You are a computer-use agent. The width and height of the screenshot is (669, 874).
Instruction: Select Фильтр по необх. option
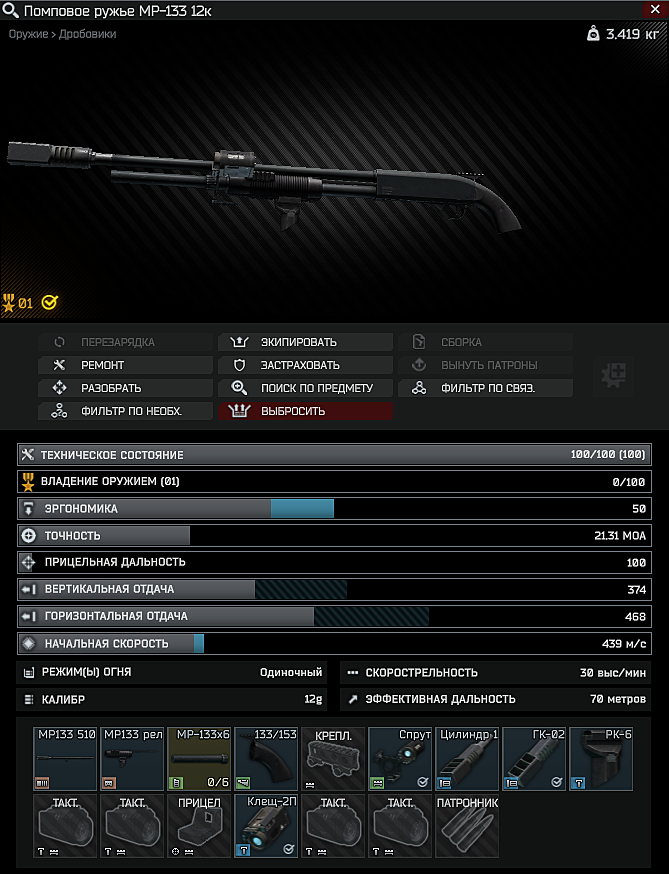(125, 411)
